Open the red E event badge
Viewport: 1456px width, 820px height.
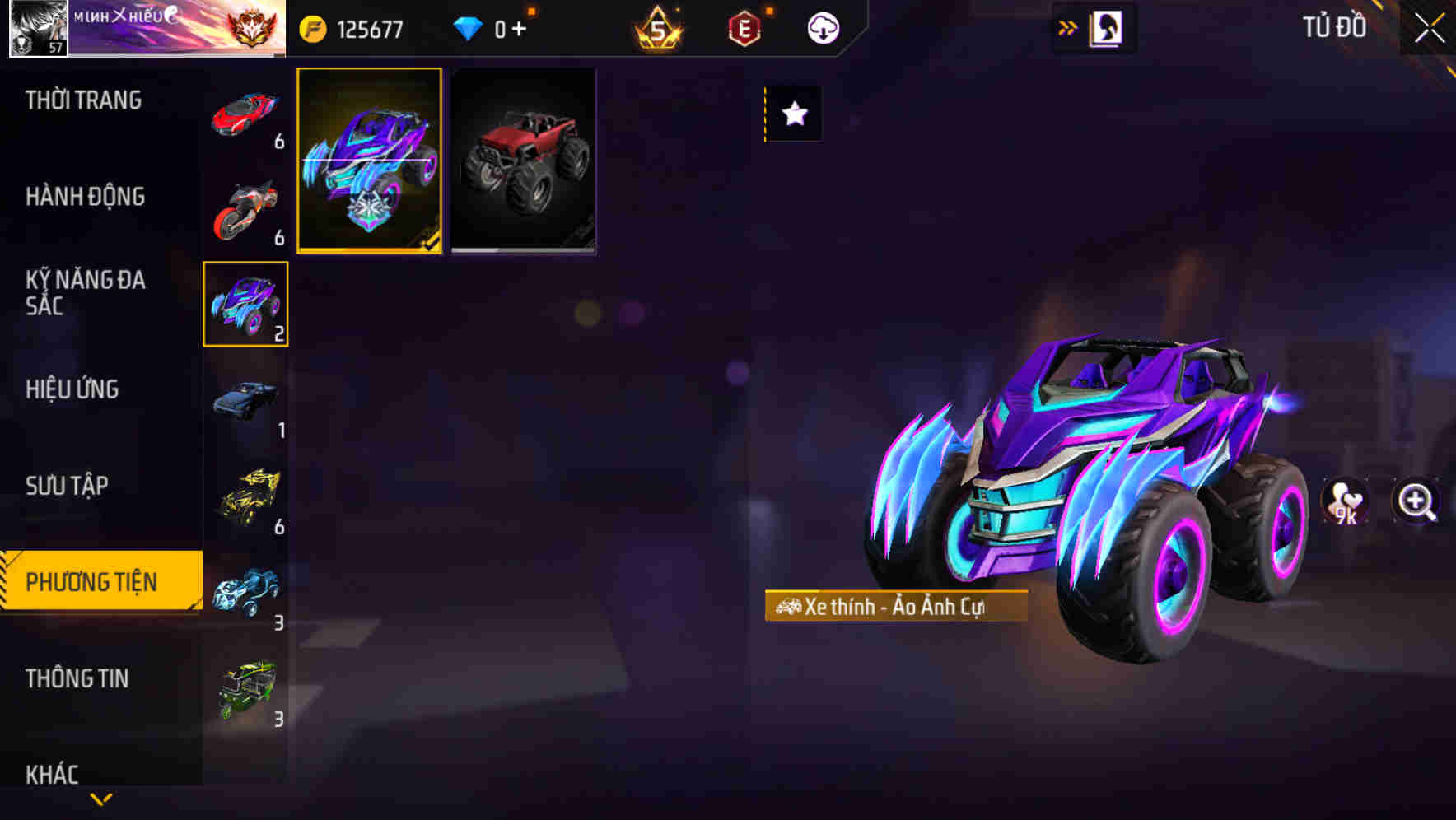[x=745, y=26]
